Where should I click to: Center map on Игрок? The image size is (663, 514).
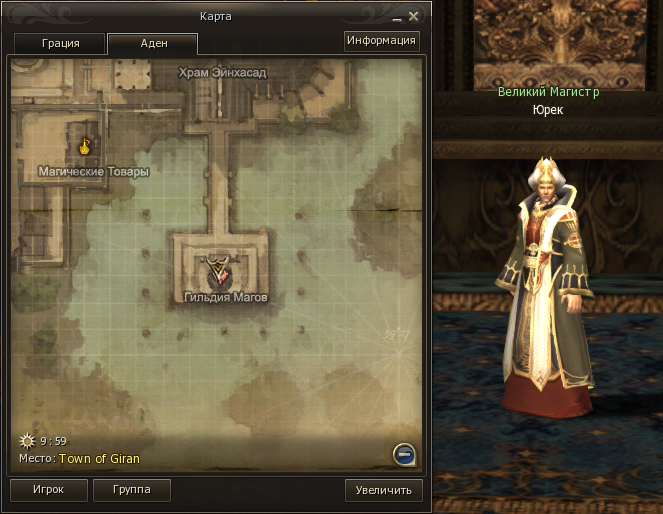47,490
